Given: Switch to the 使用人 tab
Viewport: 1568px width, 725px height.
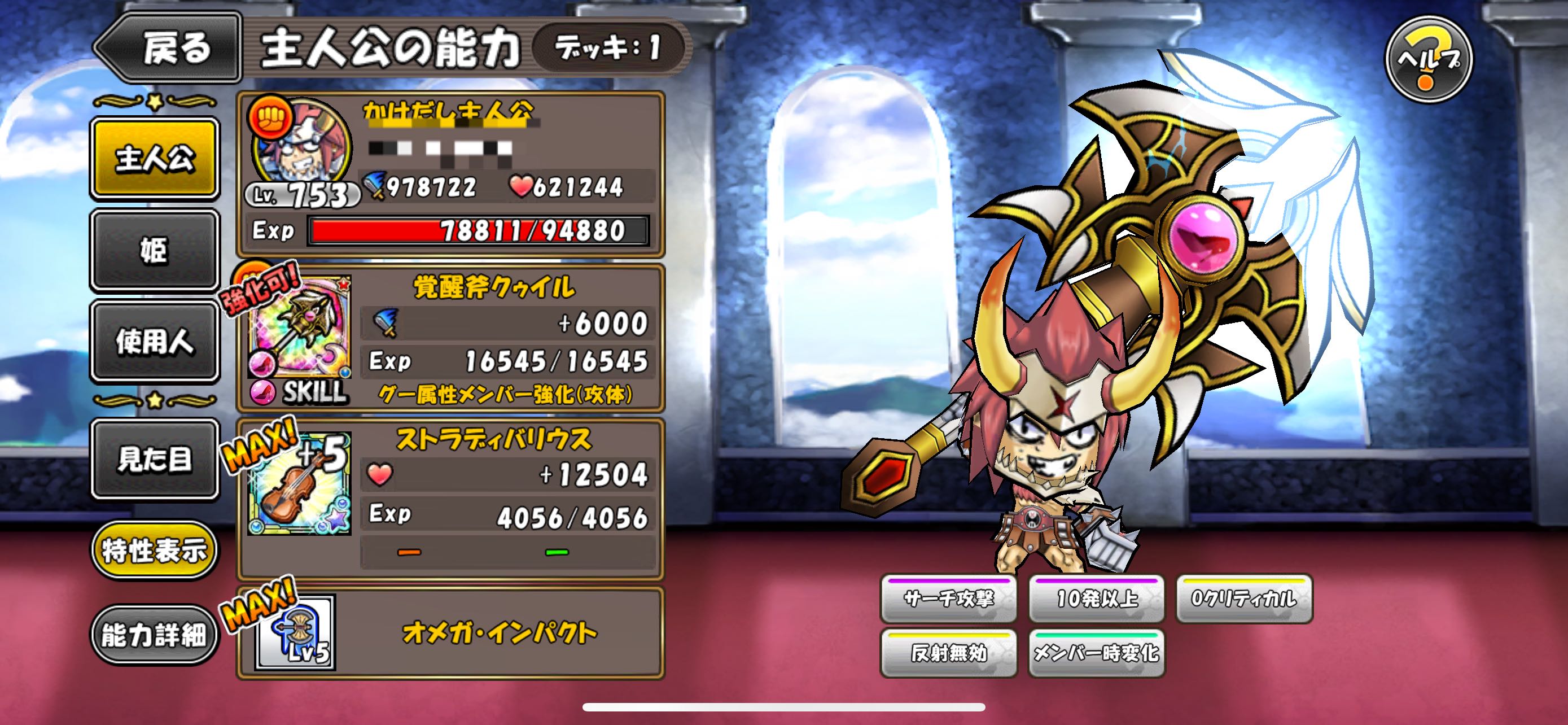Looking at the screenshot, I should tap(155, 341).
